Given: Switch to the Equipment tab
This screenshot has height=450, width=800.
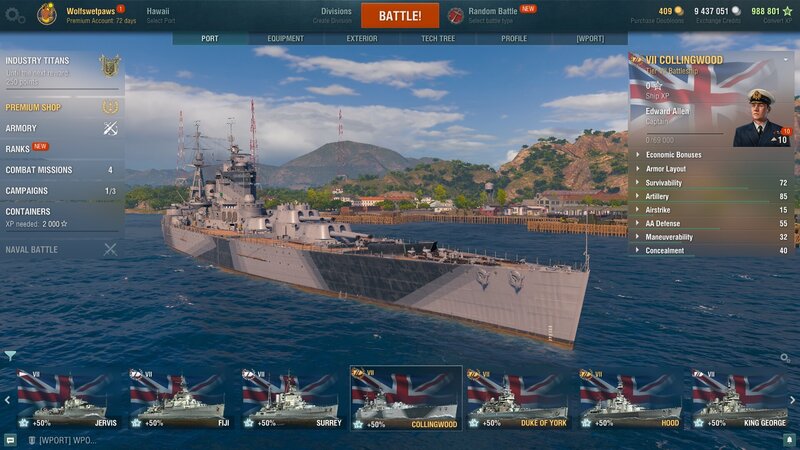Looking at the screenshot, I should tap(286, 39).
